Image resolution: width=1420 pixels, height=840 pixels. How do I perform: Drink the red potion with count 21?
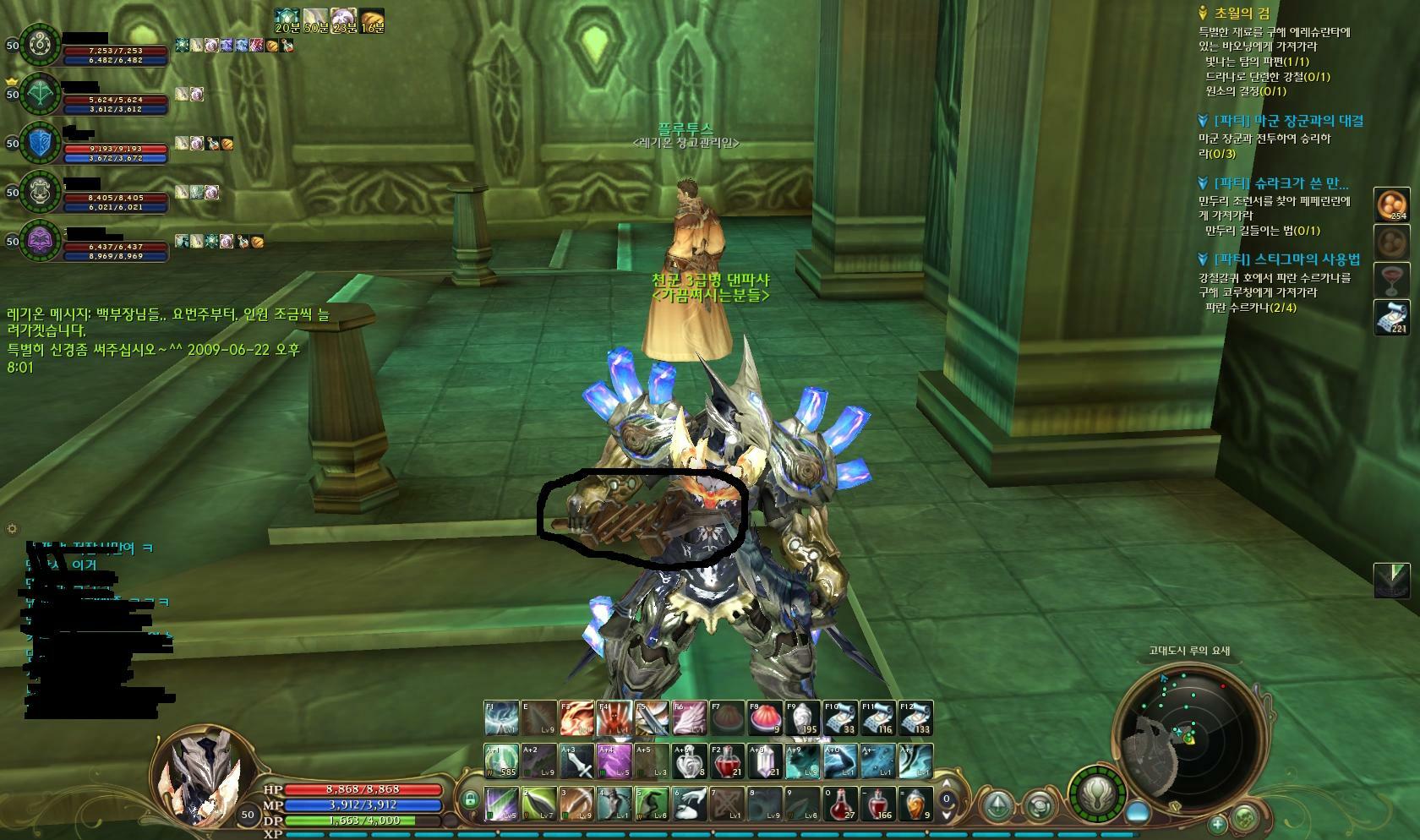click(727, 761)
